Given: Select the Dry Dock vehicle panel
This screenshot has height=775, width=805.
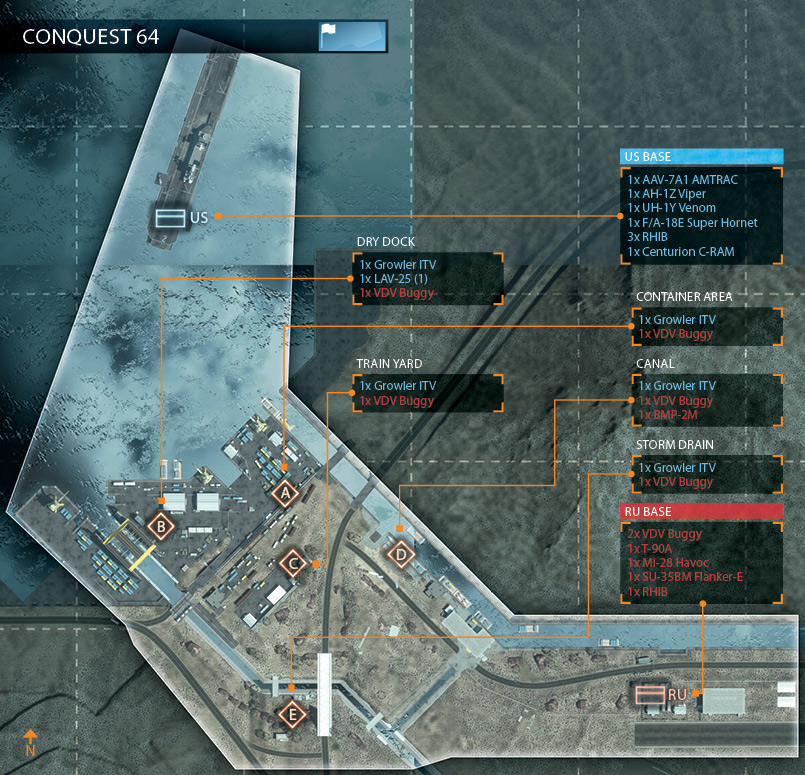Looking at the screenshot, I should coord(428,279).
